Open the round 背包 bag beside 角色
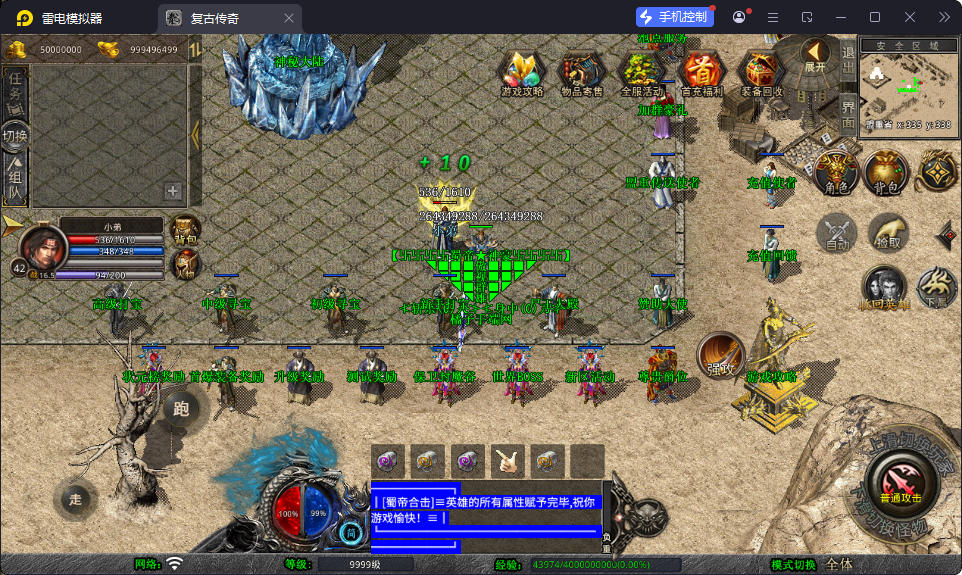Viewport: 962px width, 575px height. [885, 172]
